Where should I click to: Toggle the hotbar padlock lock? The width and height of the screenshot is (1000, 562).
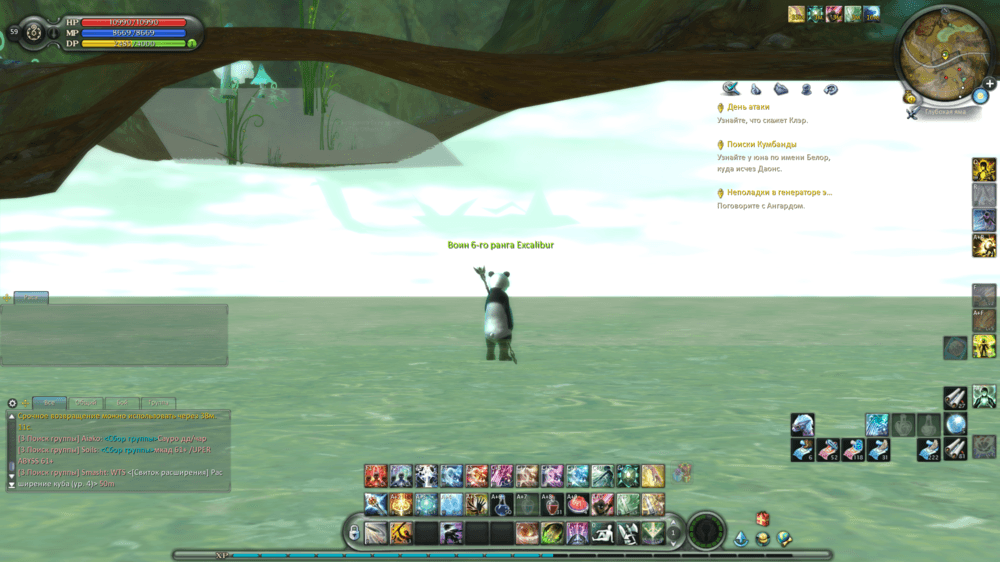[x=354, y=533]
